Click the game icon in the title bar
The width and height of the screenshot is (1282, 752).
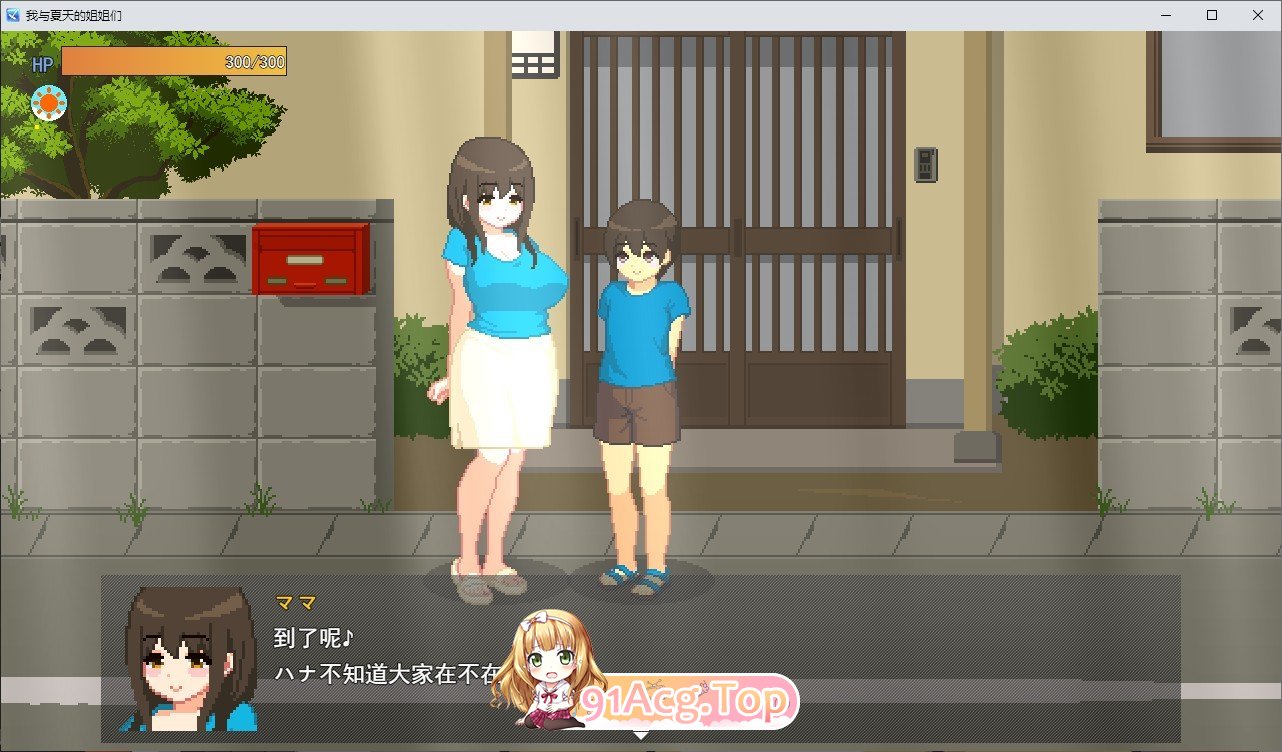tap(14, 15)
